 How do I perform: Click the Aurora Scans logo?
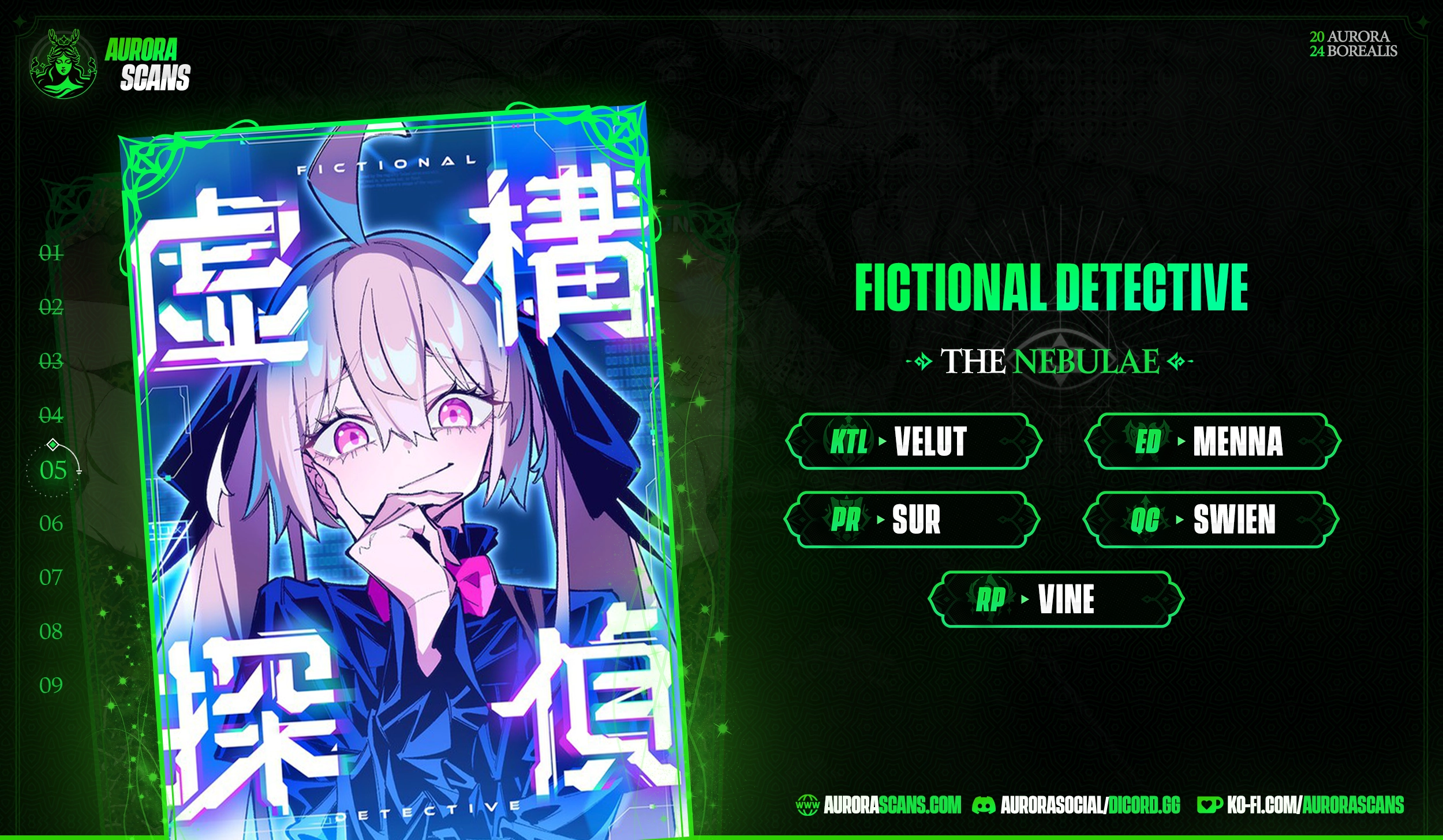pos(110,63)
